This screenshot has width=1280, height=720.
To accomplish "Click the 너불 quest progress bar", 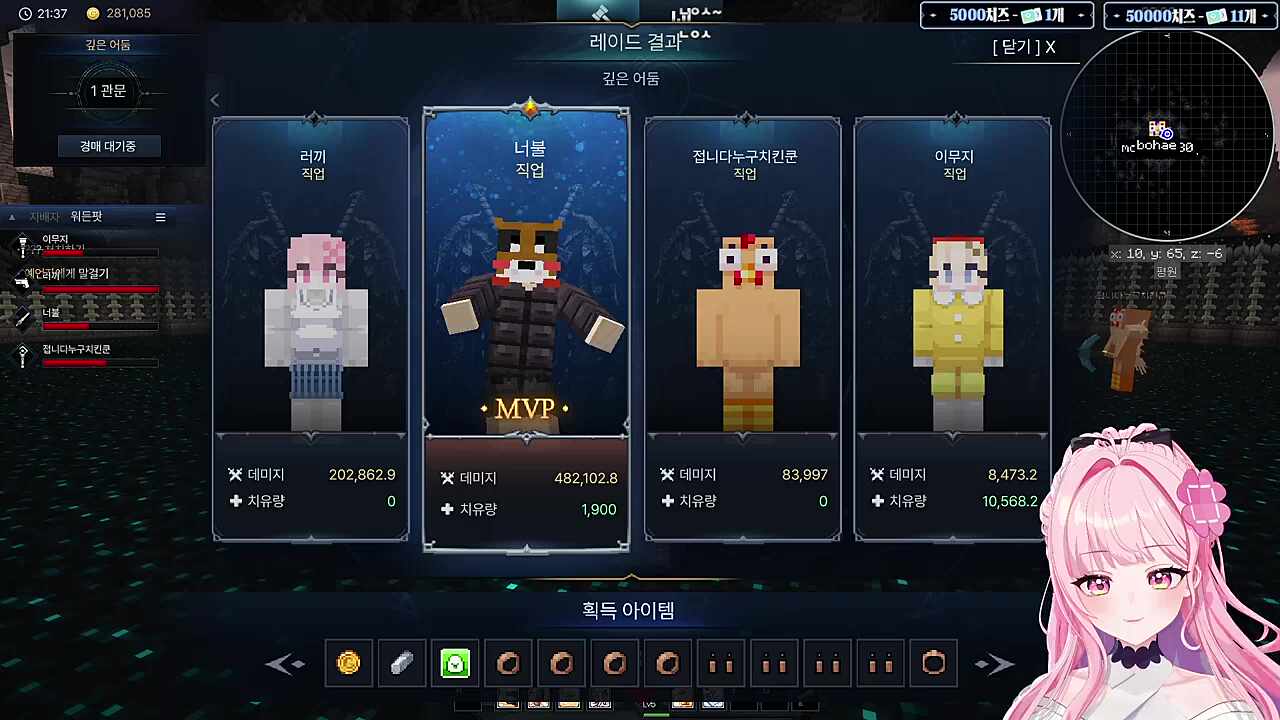I will coord(100,325).
